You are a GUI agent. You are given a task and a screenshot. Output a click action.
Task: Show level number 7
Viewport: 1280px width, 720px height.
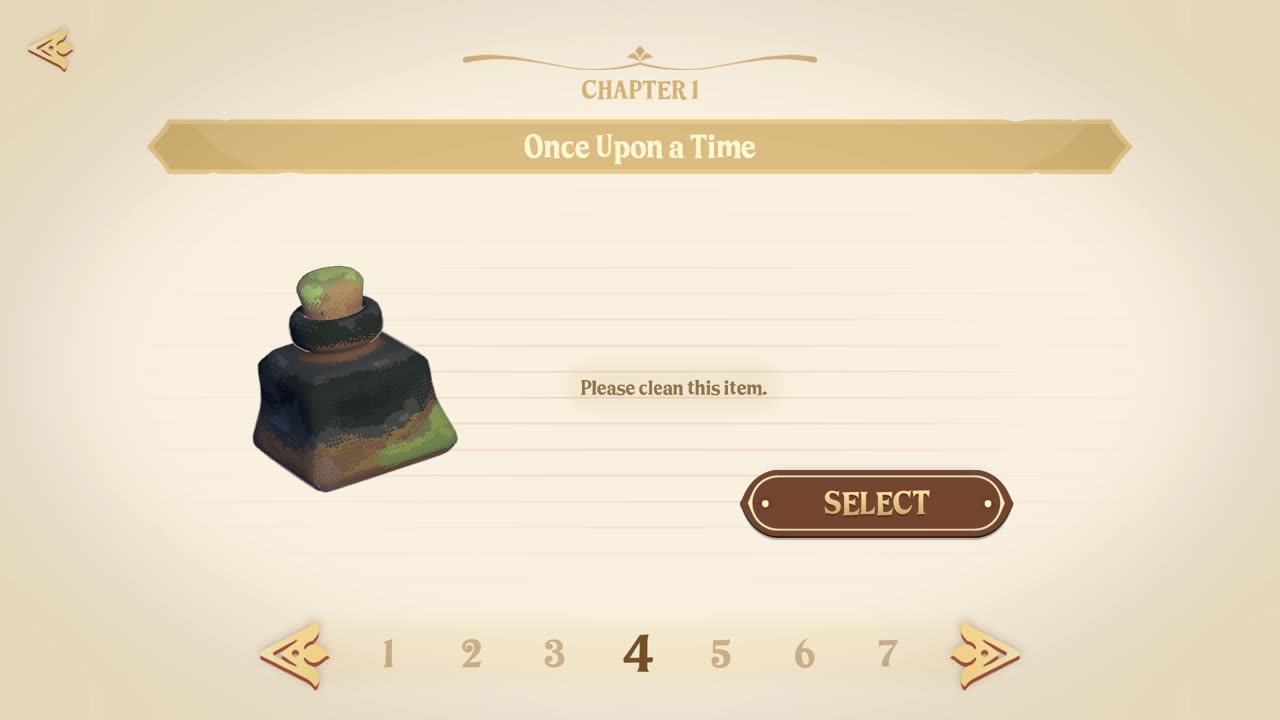tap(887, 655)
